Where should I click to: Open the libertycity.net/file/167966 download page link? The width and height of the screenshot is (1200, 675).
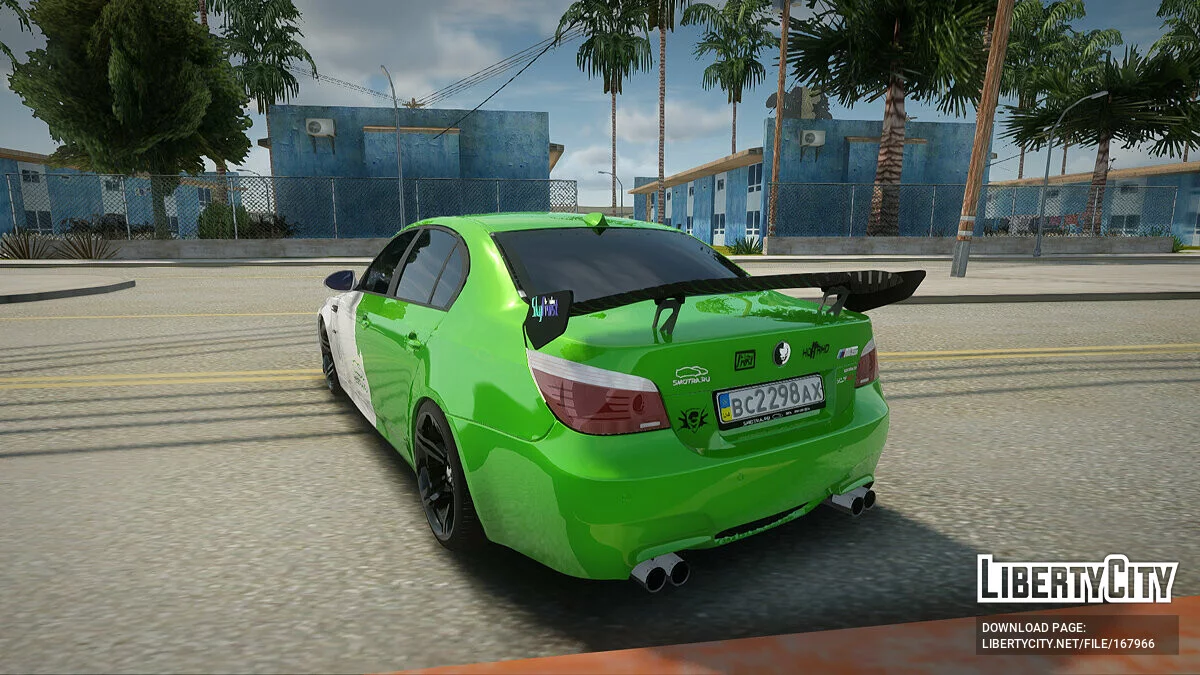(x=1067, y=643)
